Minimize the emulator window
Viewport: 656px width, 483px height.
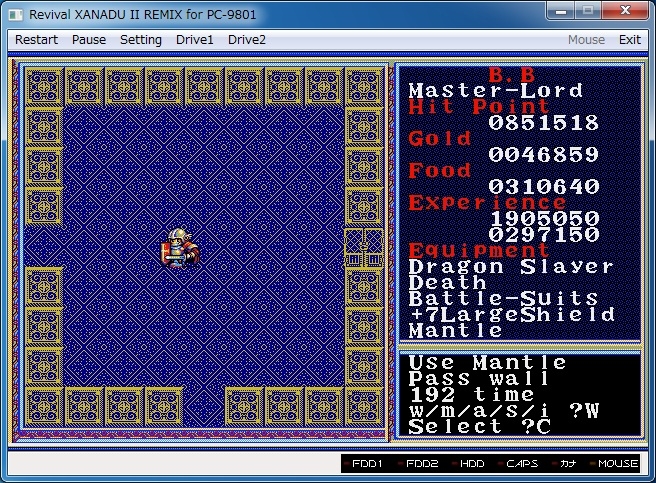click(562, 11)
